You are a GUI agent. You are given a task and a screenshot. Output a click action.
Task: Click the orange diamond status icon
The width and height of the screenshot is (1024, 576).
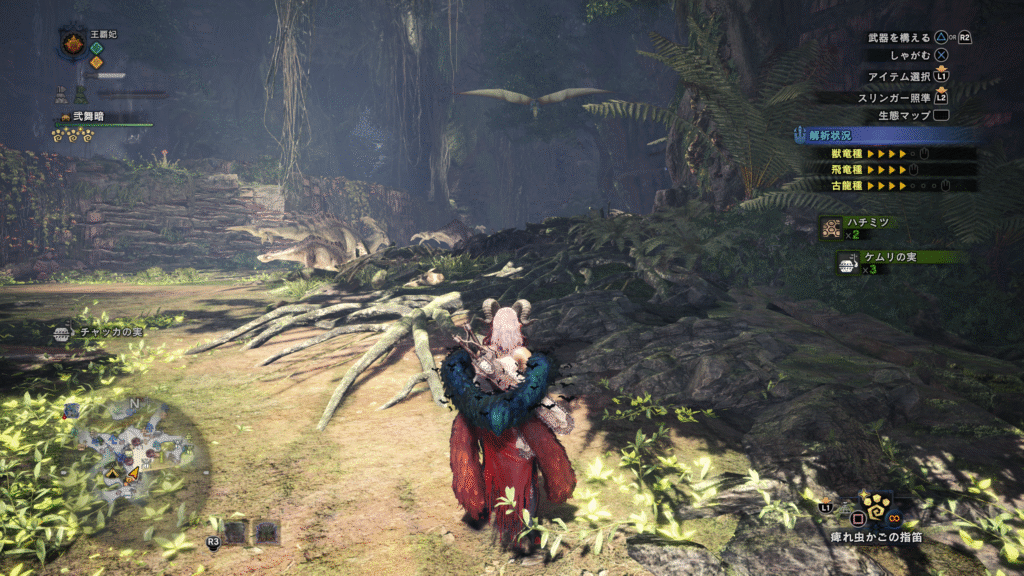click(97, 62)
